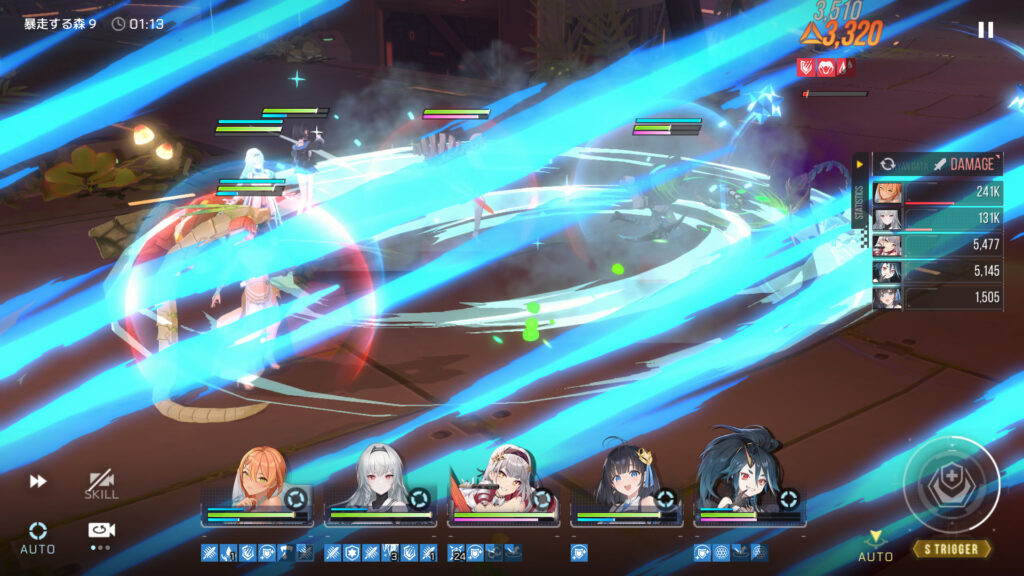
Task: Toggle fast-forward battle speed
Action: click(x=38, y=481)
